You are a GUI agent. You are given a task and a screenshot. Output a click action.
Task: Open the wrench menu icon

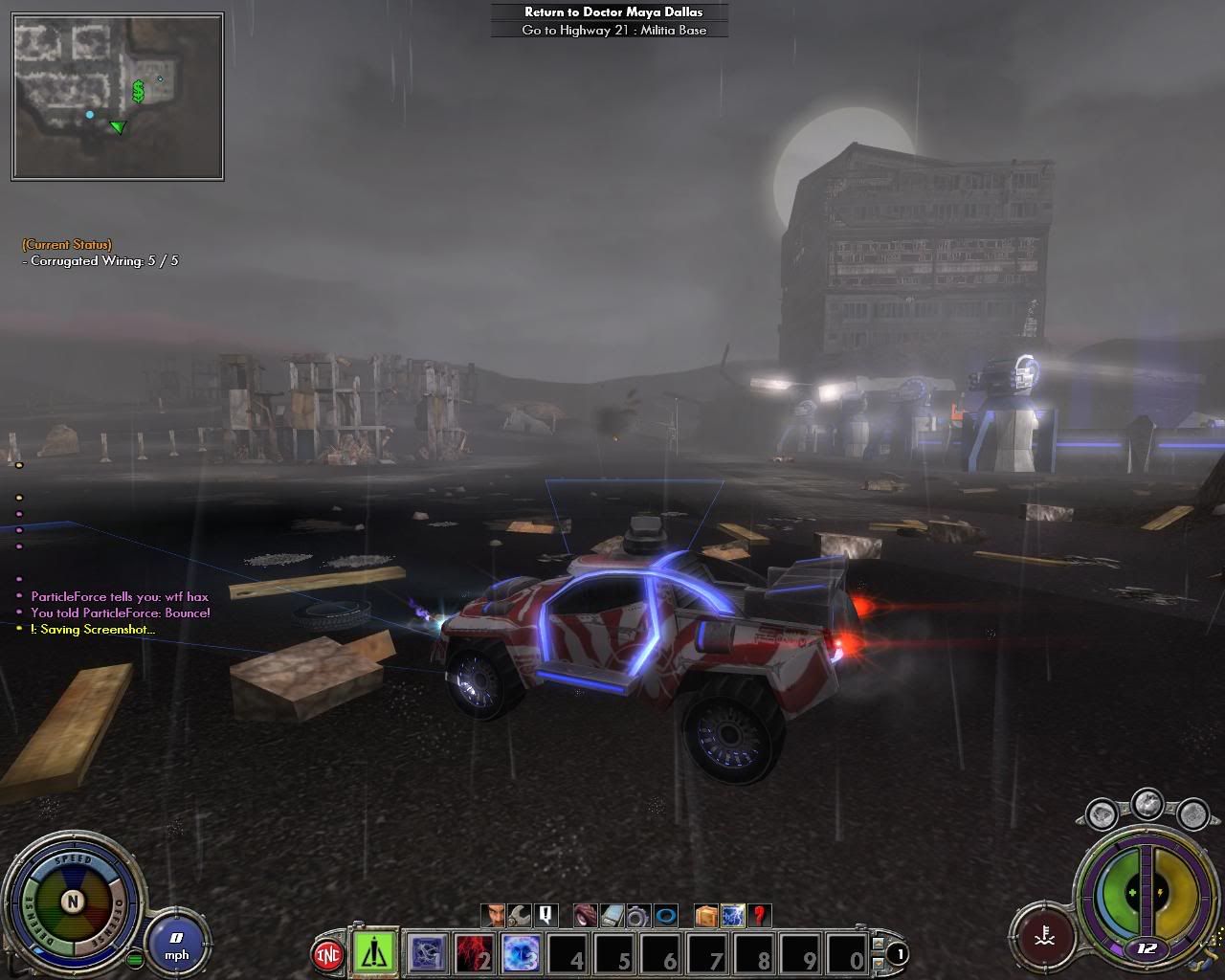(x=520, y=916)
